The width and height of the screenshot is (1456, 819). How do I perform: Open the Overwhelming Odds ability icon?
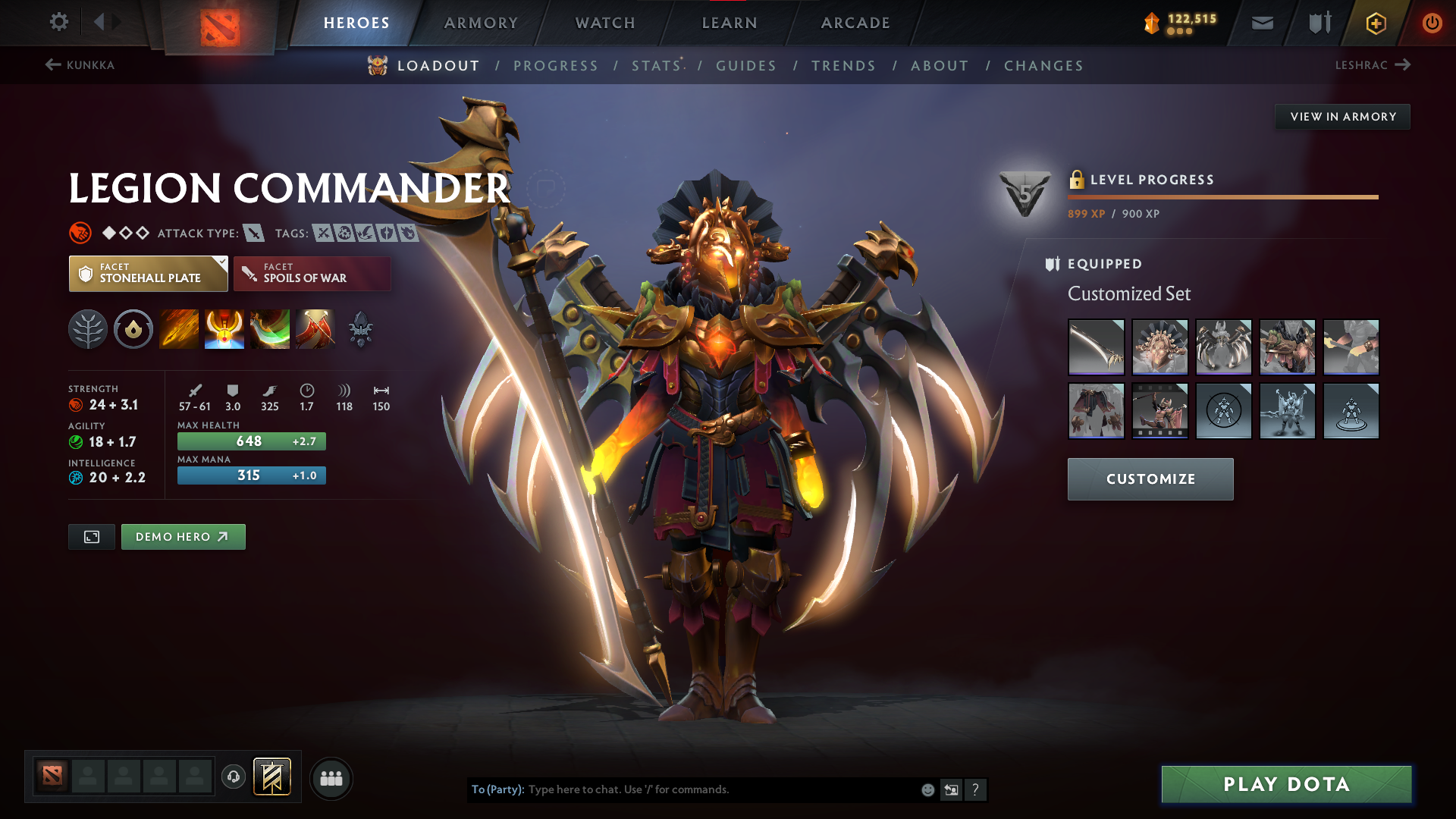(x=179, y=329)
